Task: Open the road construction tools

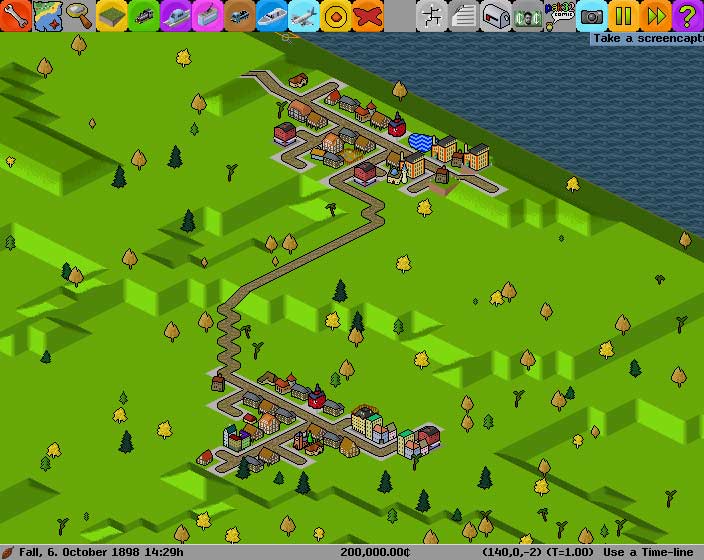Action: [x=239, y=15]
